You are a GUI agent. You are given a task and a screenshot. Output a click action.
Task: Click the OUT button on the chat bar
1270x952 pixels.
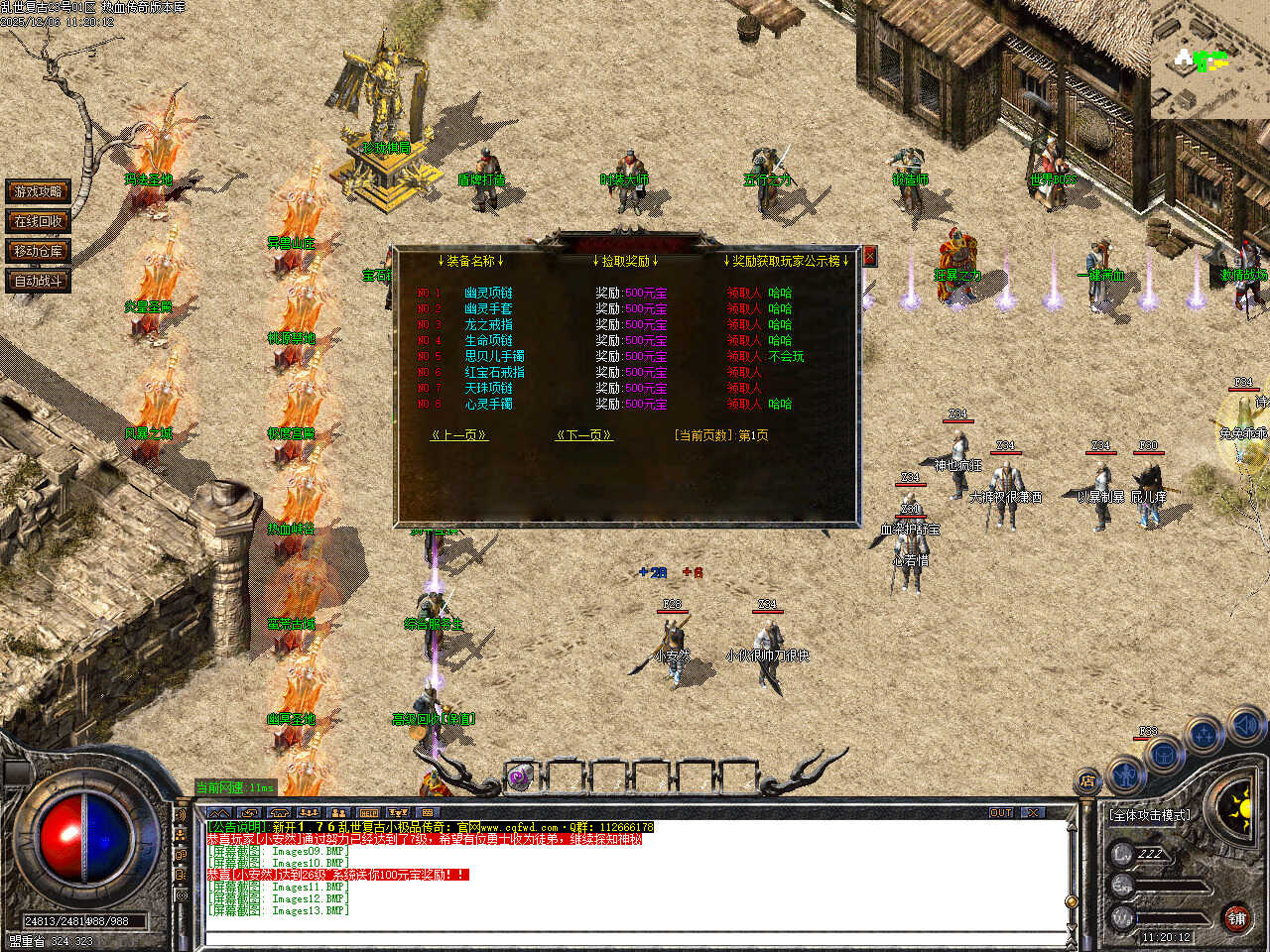tap(1001, 813)
